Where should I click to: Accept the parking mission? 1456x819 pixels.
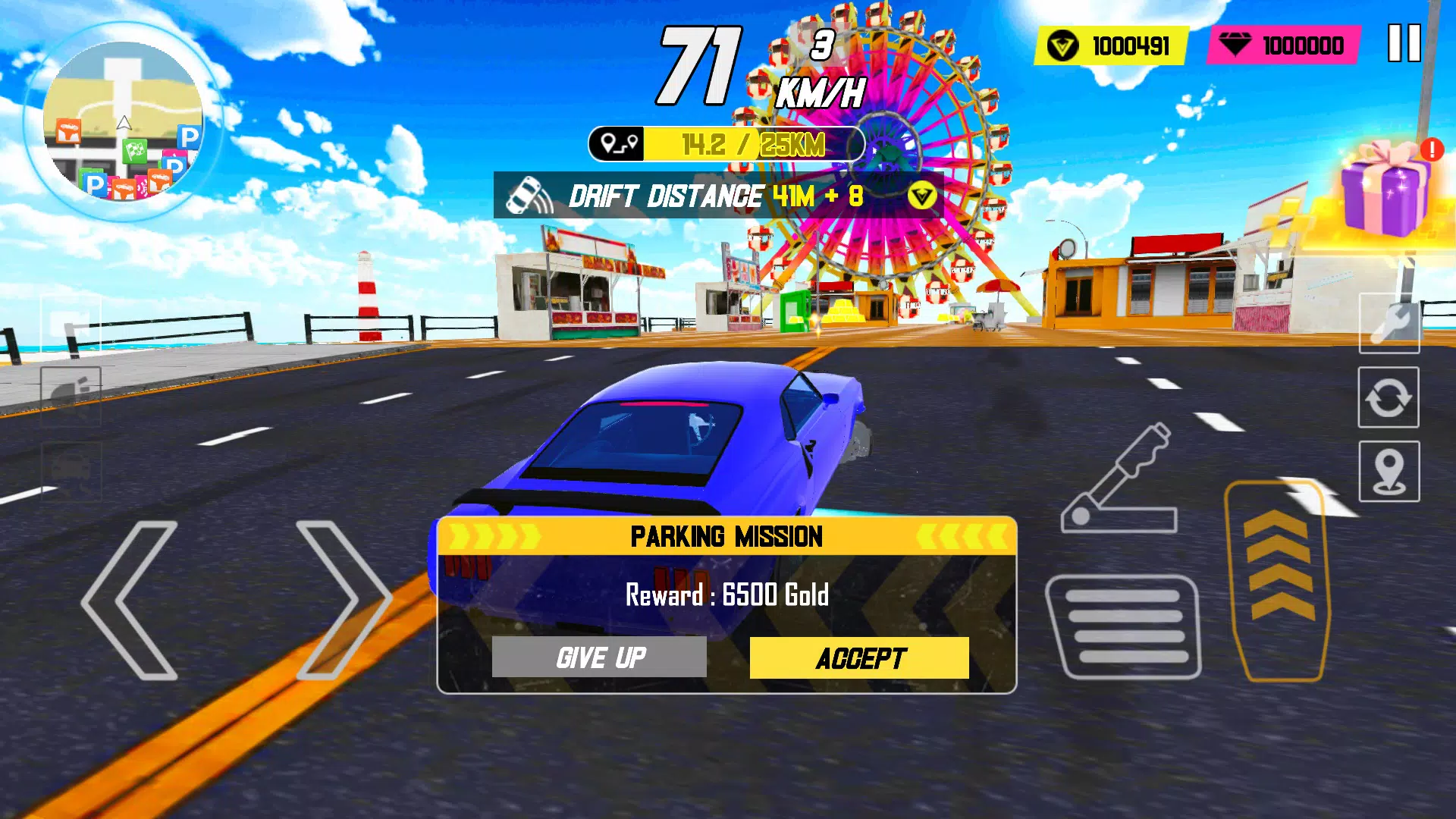click(x=859, y=657)
